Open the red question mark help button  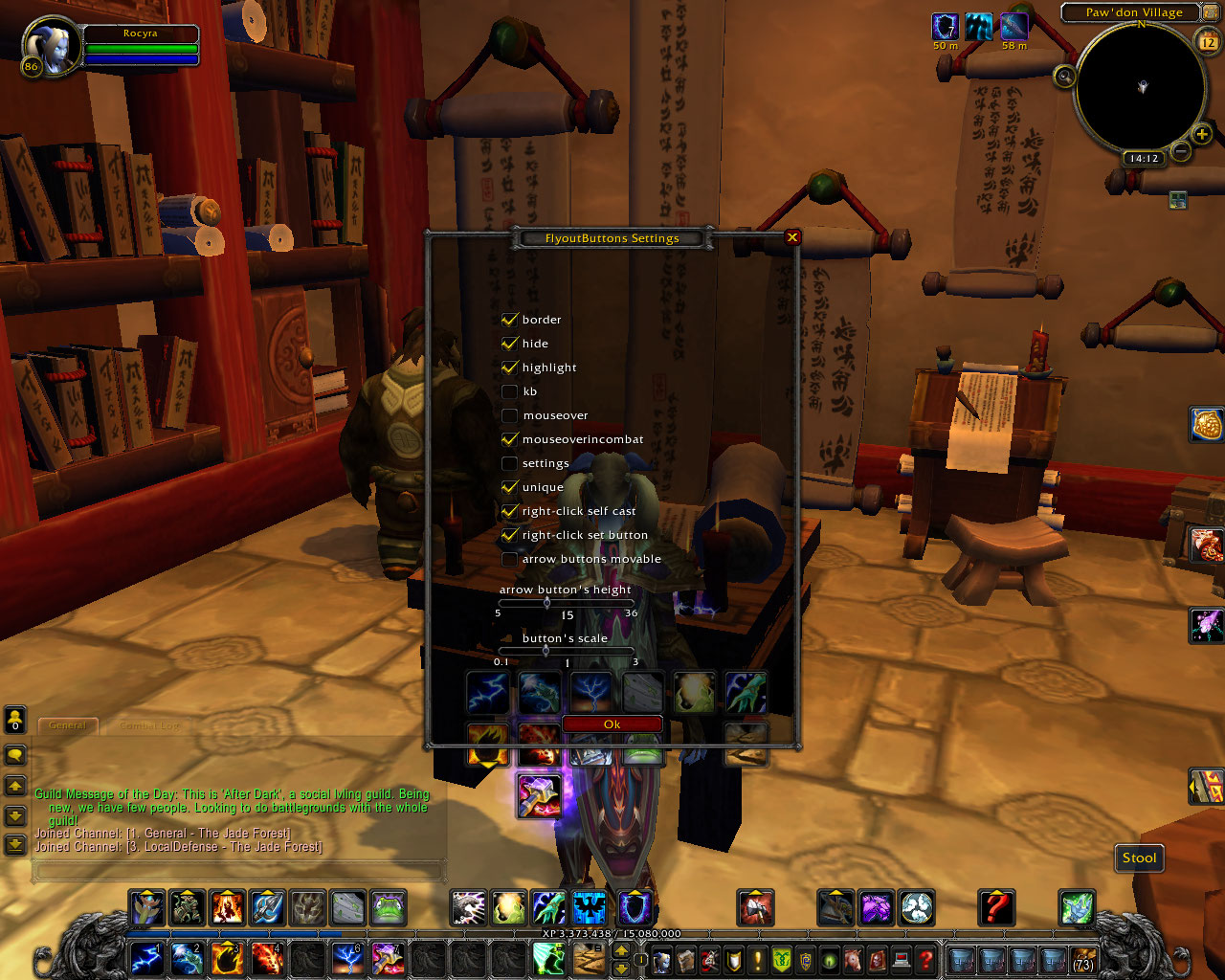tap(995, 906)
